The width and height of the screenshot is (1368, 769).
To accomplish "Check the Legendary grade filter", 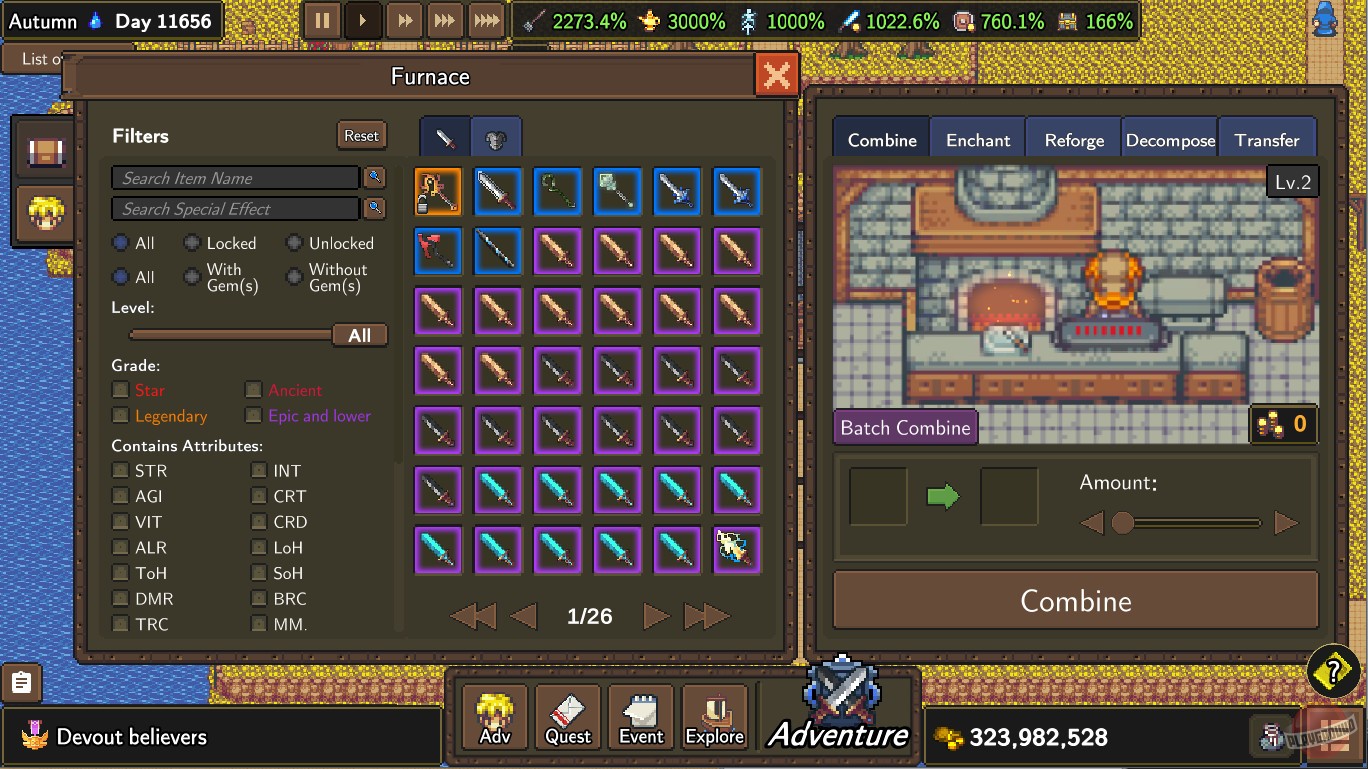I will (121, 416).
